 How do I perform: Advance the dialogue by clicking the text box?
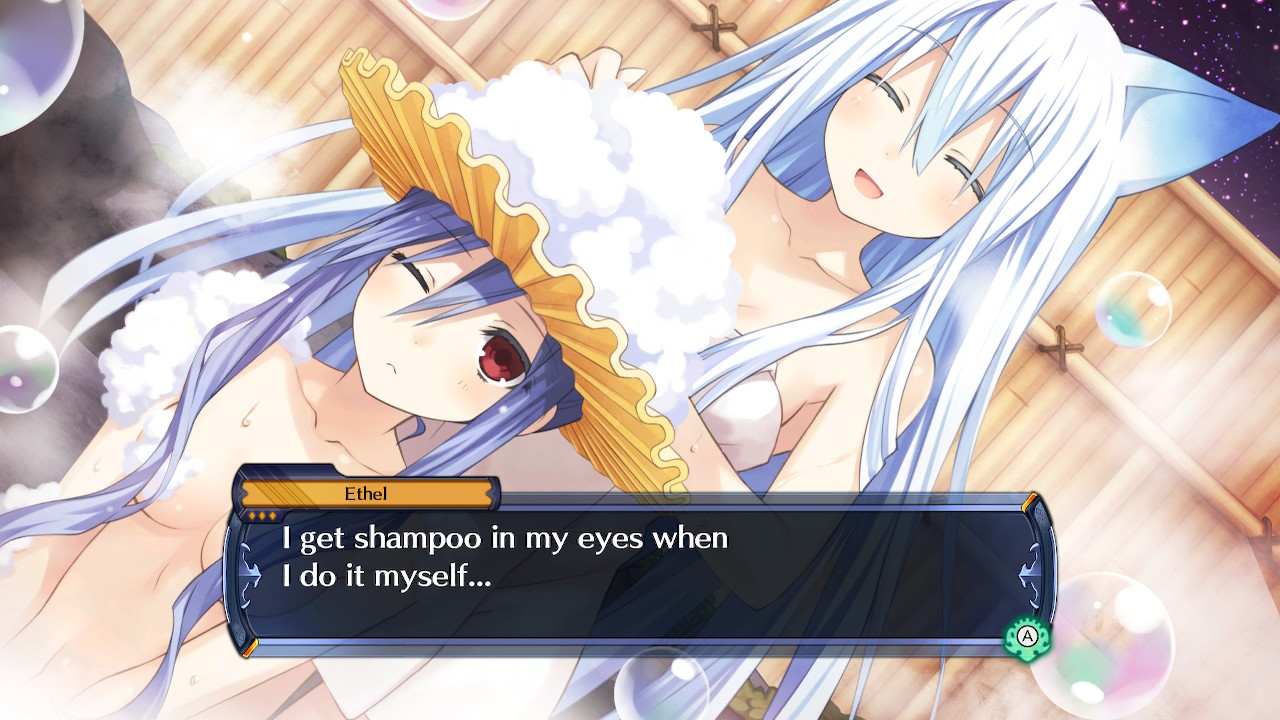click(x=640, y=575)
